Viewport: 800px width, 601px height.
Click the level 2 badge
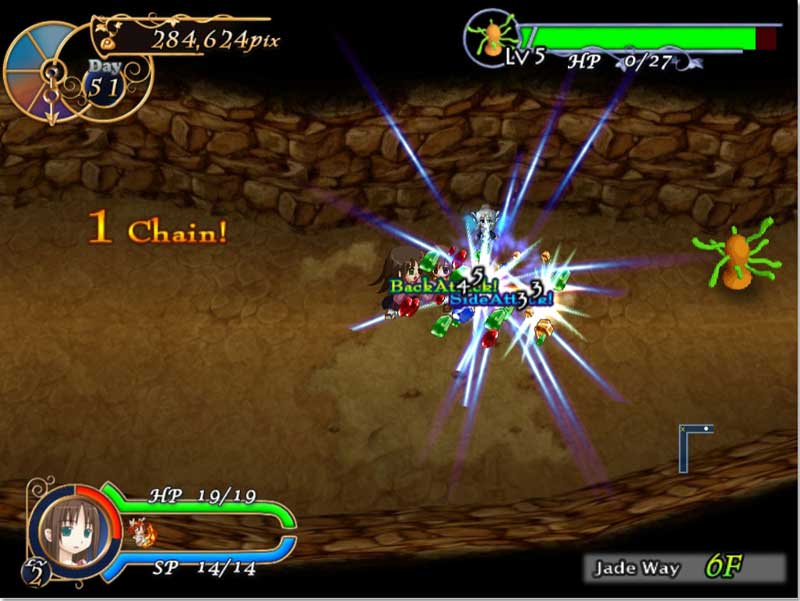[35, 573]
